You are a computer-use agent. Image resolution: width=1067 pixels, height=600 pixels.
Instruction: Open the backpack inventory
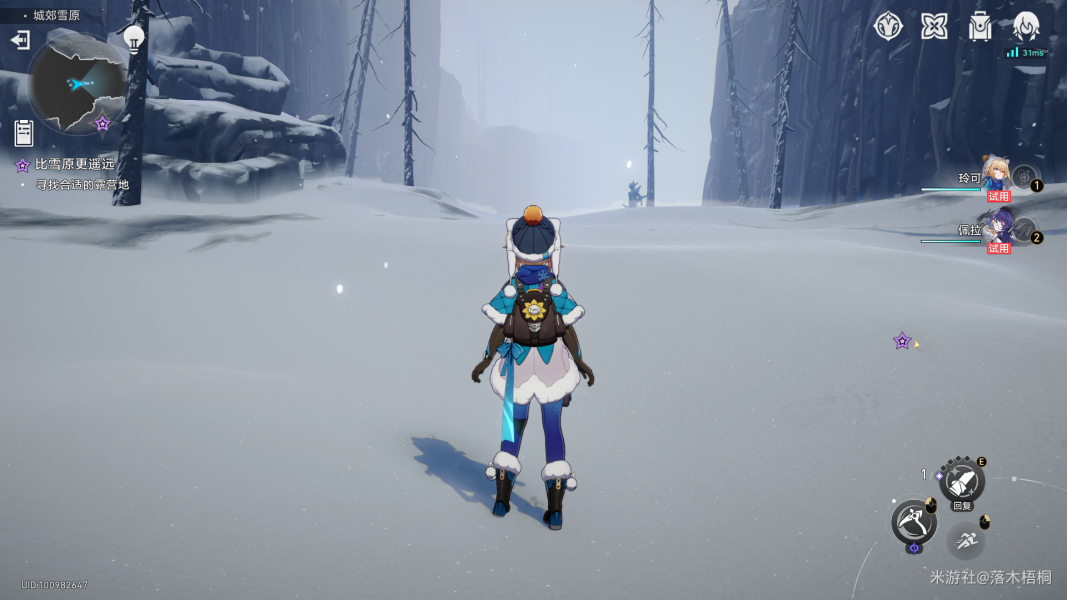click(x=980, y=27)
